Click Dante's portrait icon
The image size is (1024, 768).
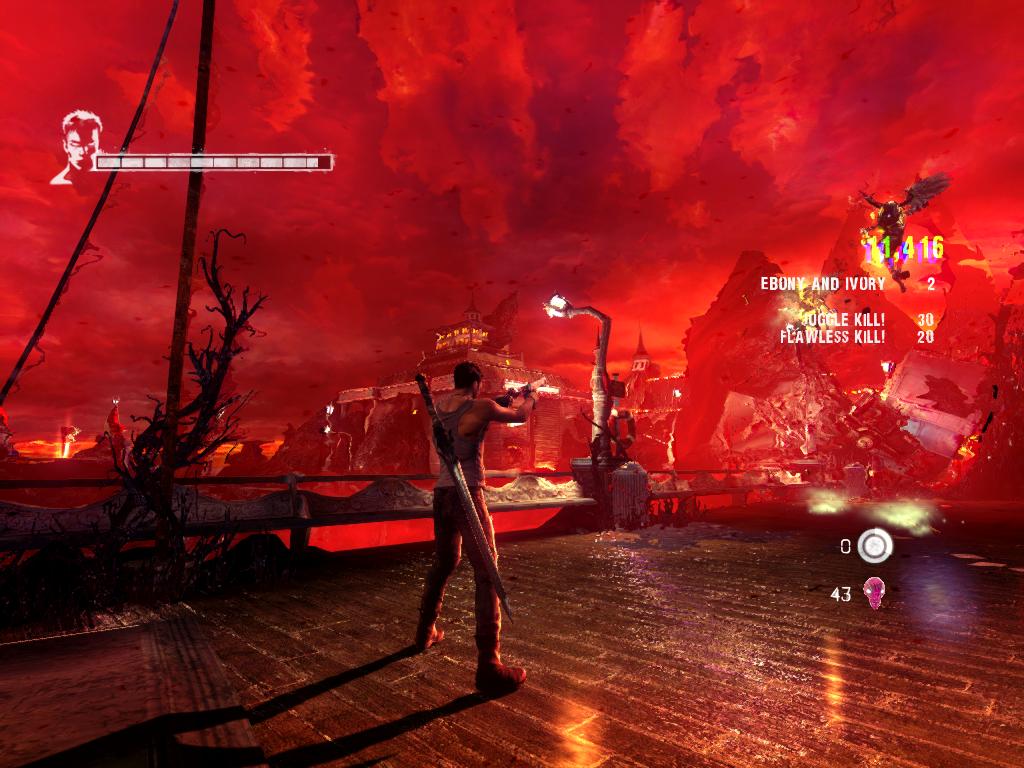[x=76, y=148]
